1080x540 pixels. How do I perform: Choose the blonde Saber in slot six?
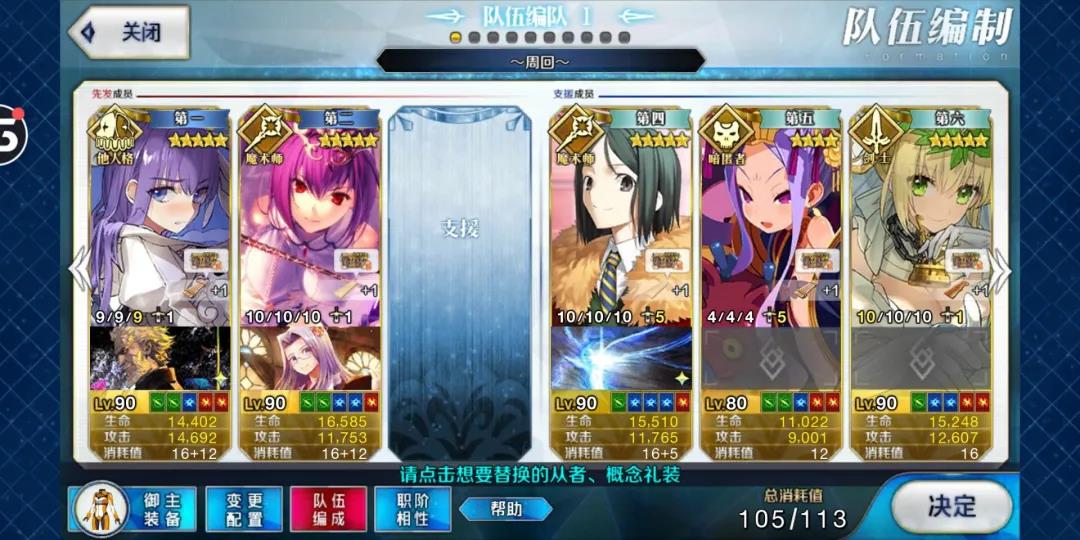pyautogui.click(x=920, y=220)
